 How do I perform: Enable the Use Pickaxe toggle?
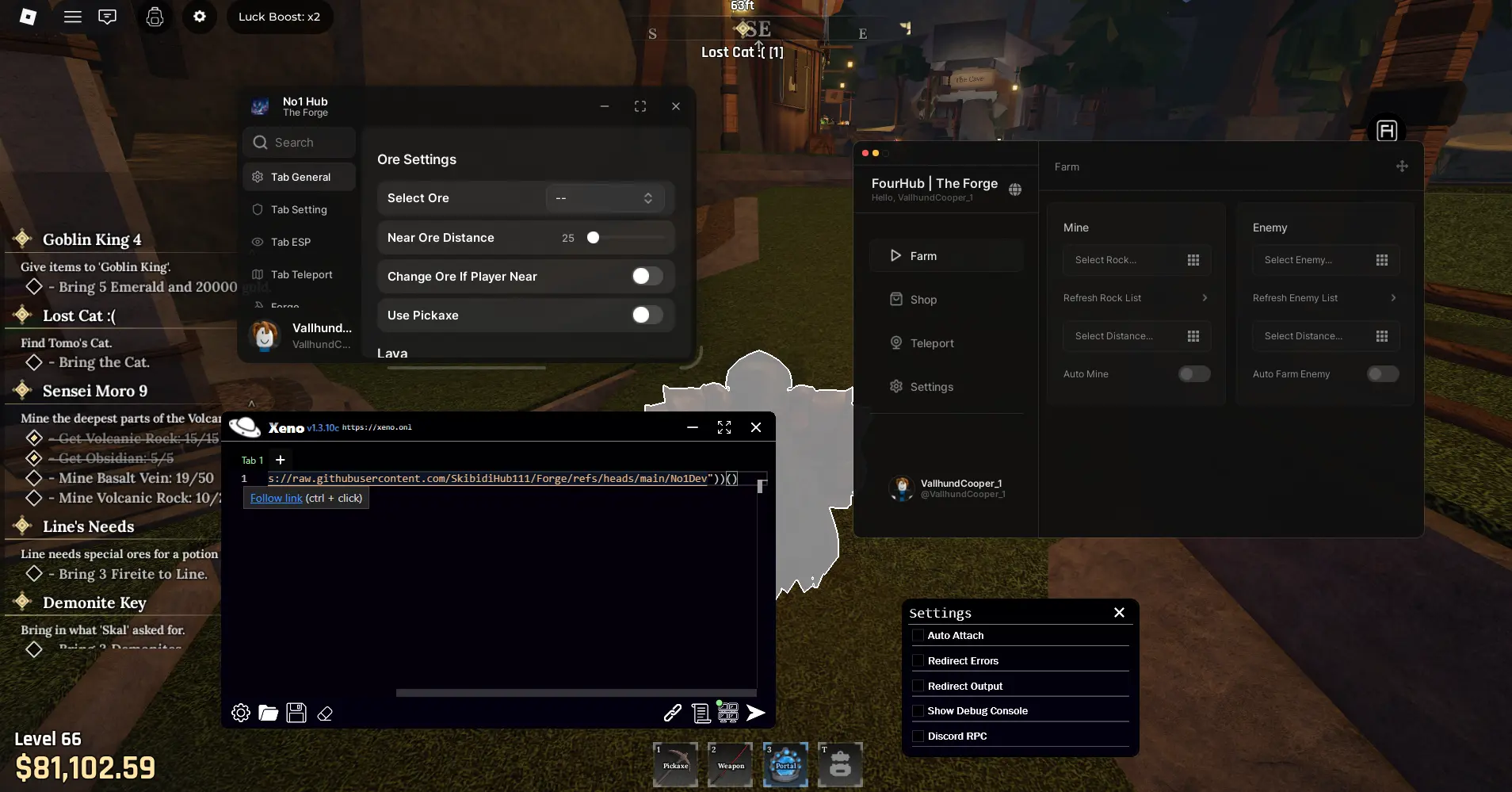coord(646,315)
